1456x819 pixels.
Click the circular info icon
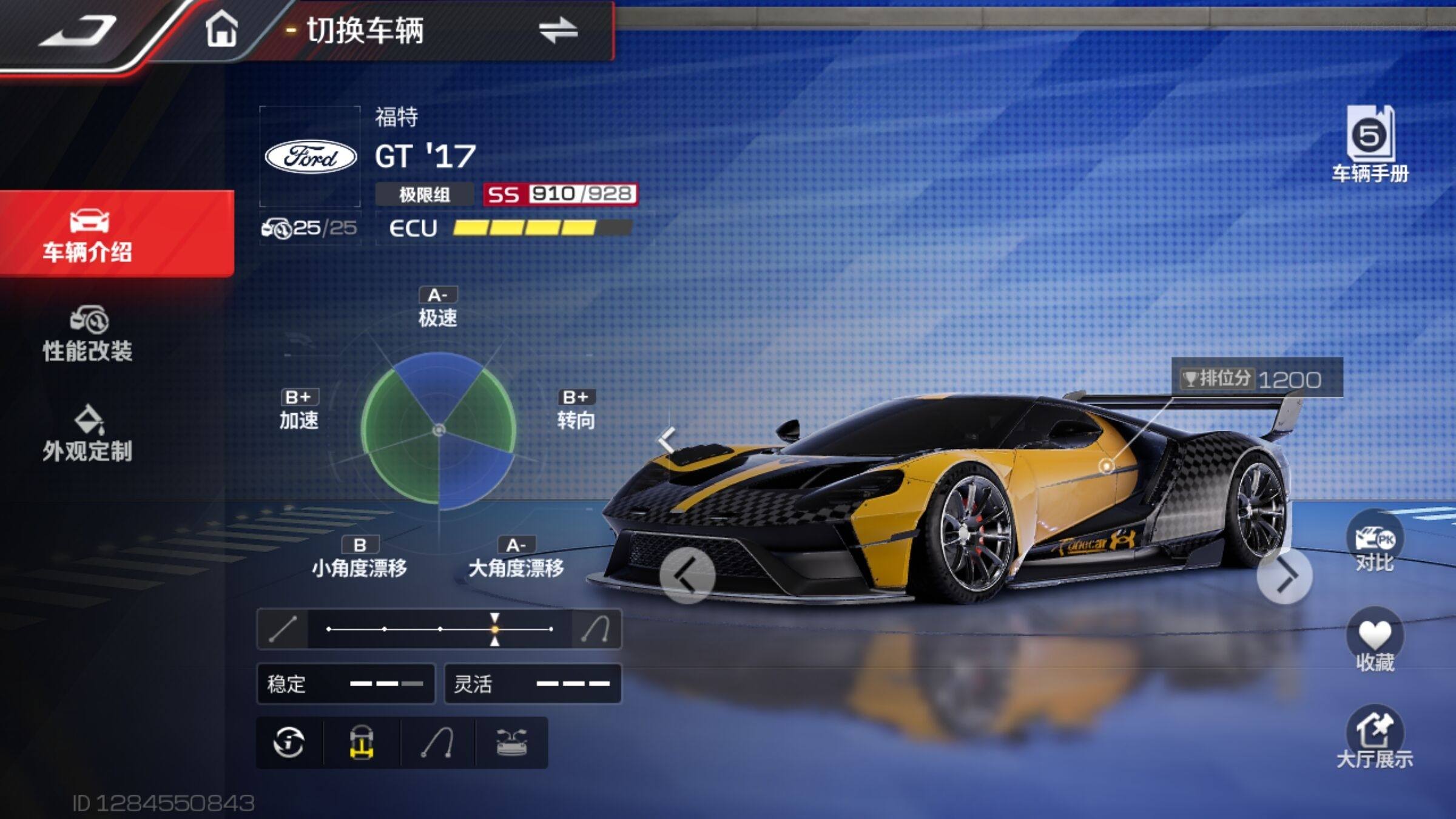[289, 742]
